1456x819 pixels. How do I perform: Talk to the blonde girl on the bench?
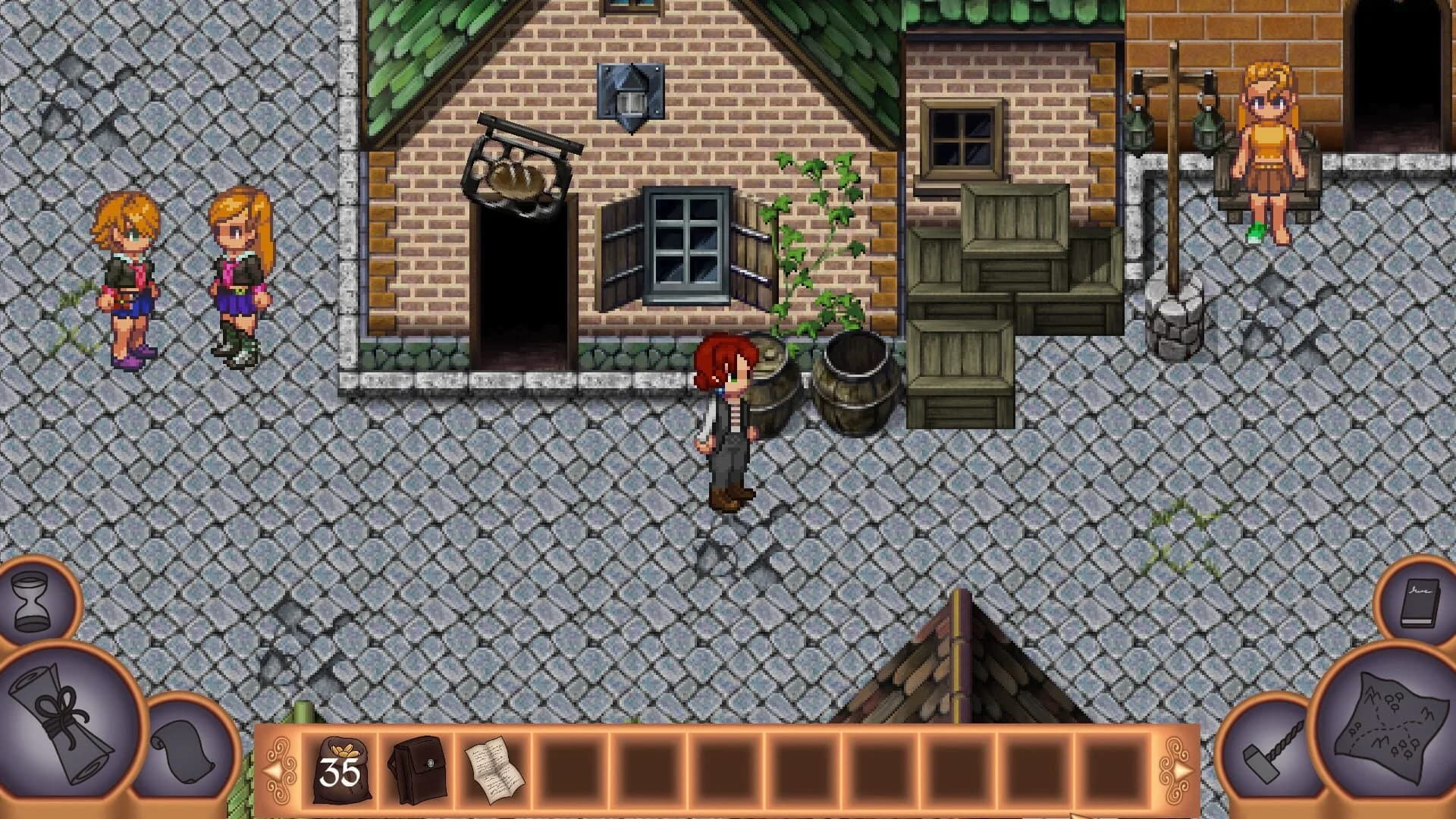(x=1266, y=144)
